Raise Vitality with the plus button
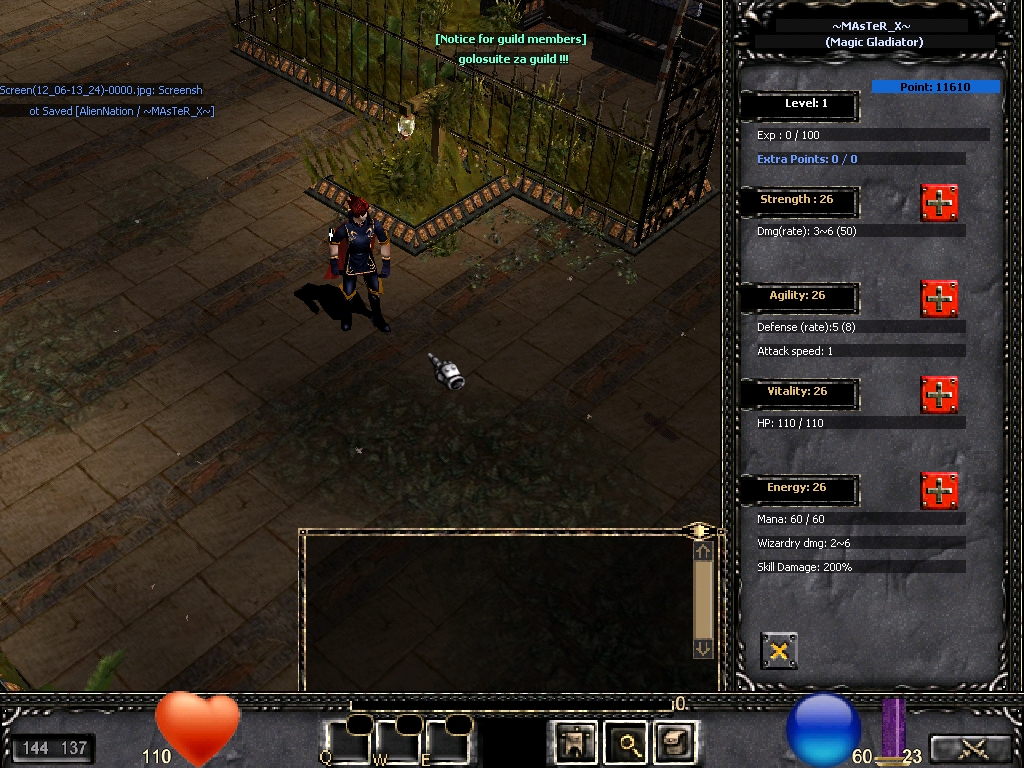1024x768 pixels. [939, 395]
